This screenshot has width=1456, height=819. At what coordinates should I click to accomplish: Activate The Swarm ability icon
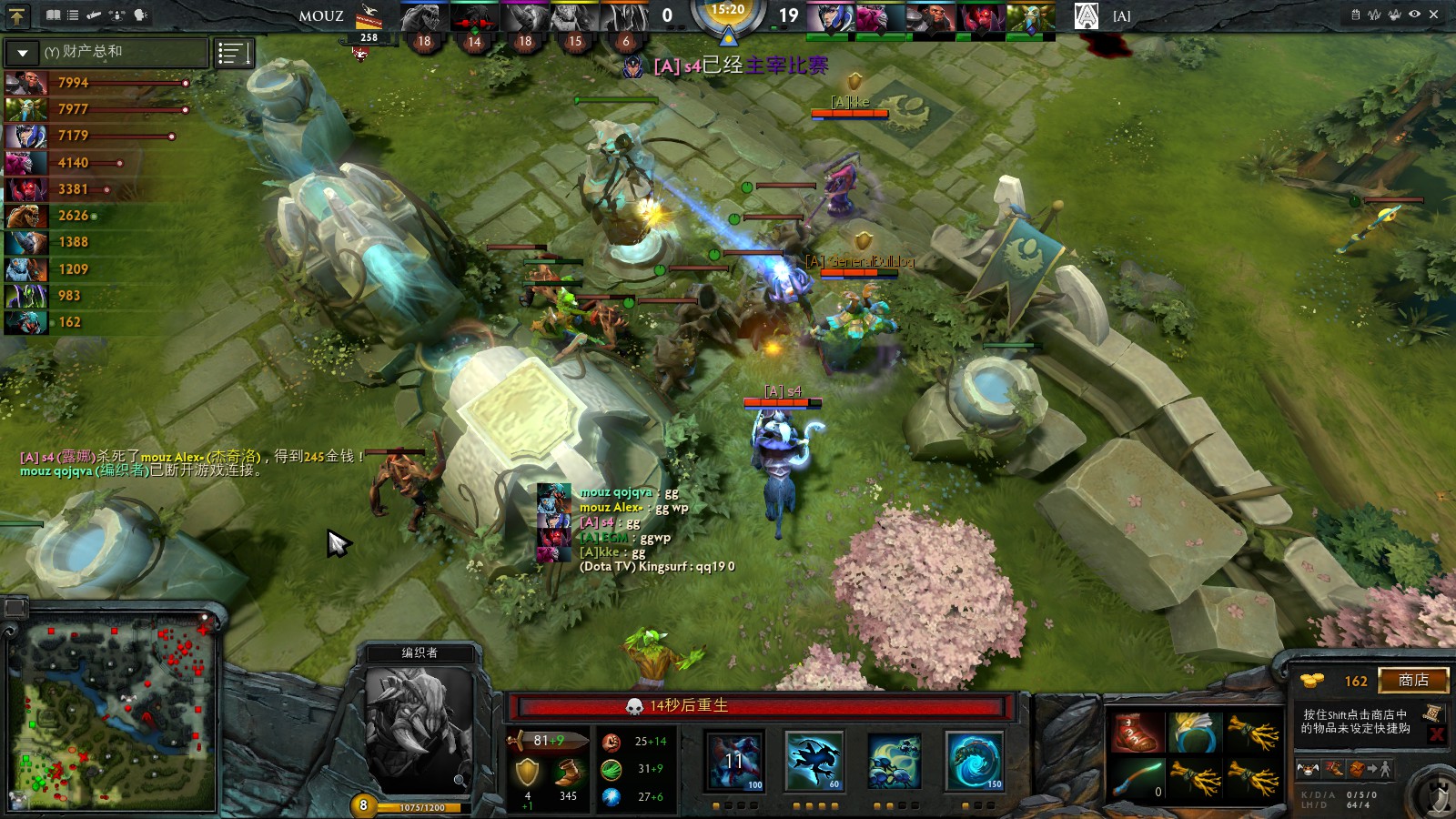click(735, 761)
